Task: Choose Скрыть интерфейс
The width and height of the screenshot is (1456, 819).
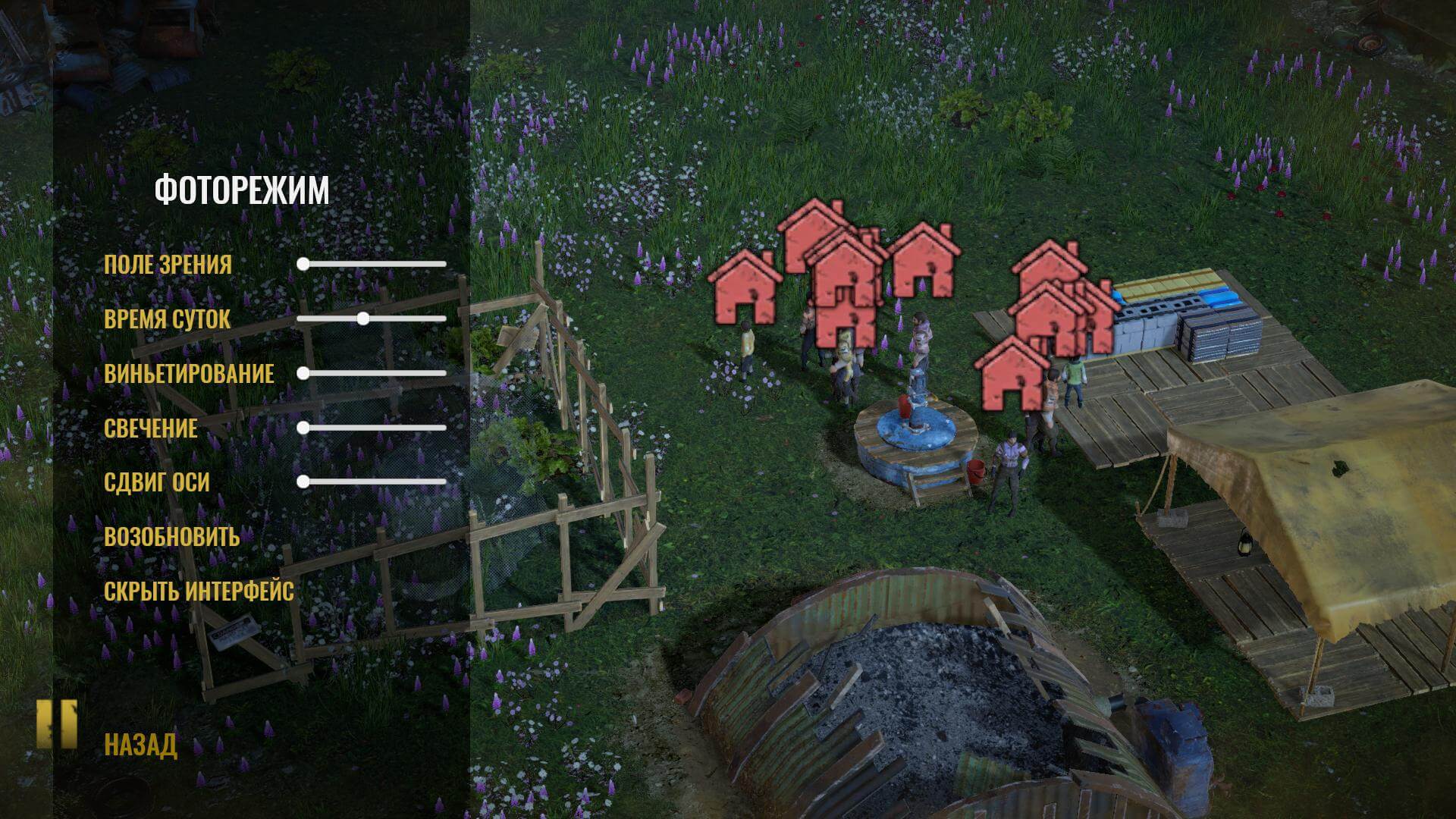Action: click(x=199, y=591)
